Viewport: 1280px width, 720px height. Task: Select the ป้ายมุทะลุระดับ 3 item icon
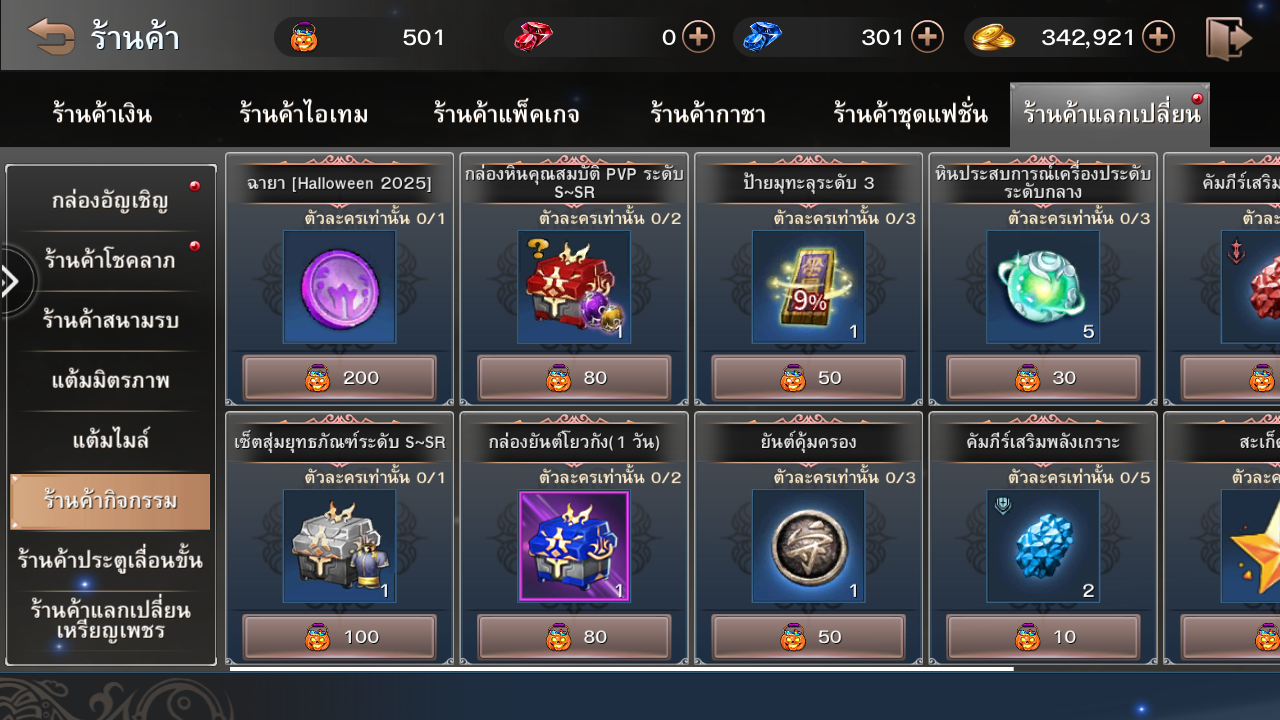[808, 287]
